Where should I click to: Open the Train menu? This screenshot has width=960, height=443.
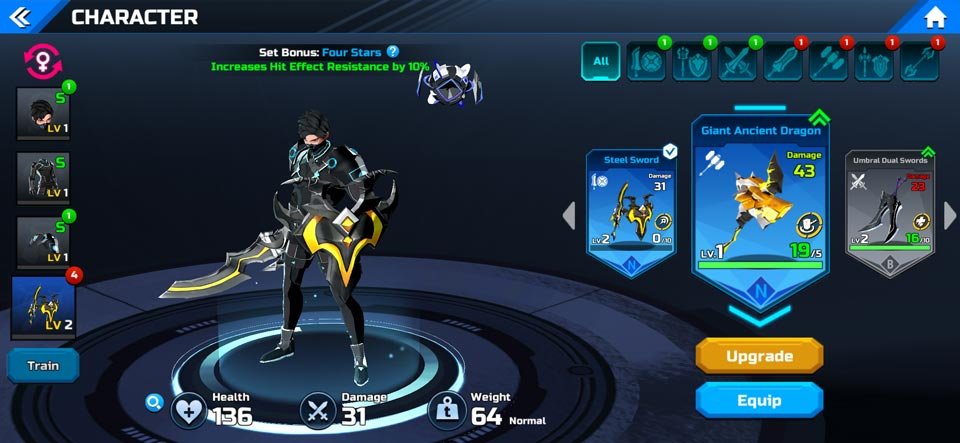(x=43, y=365)
